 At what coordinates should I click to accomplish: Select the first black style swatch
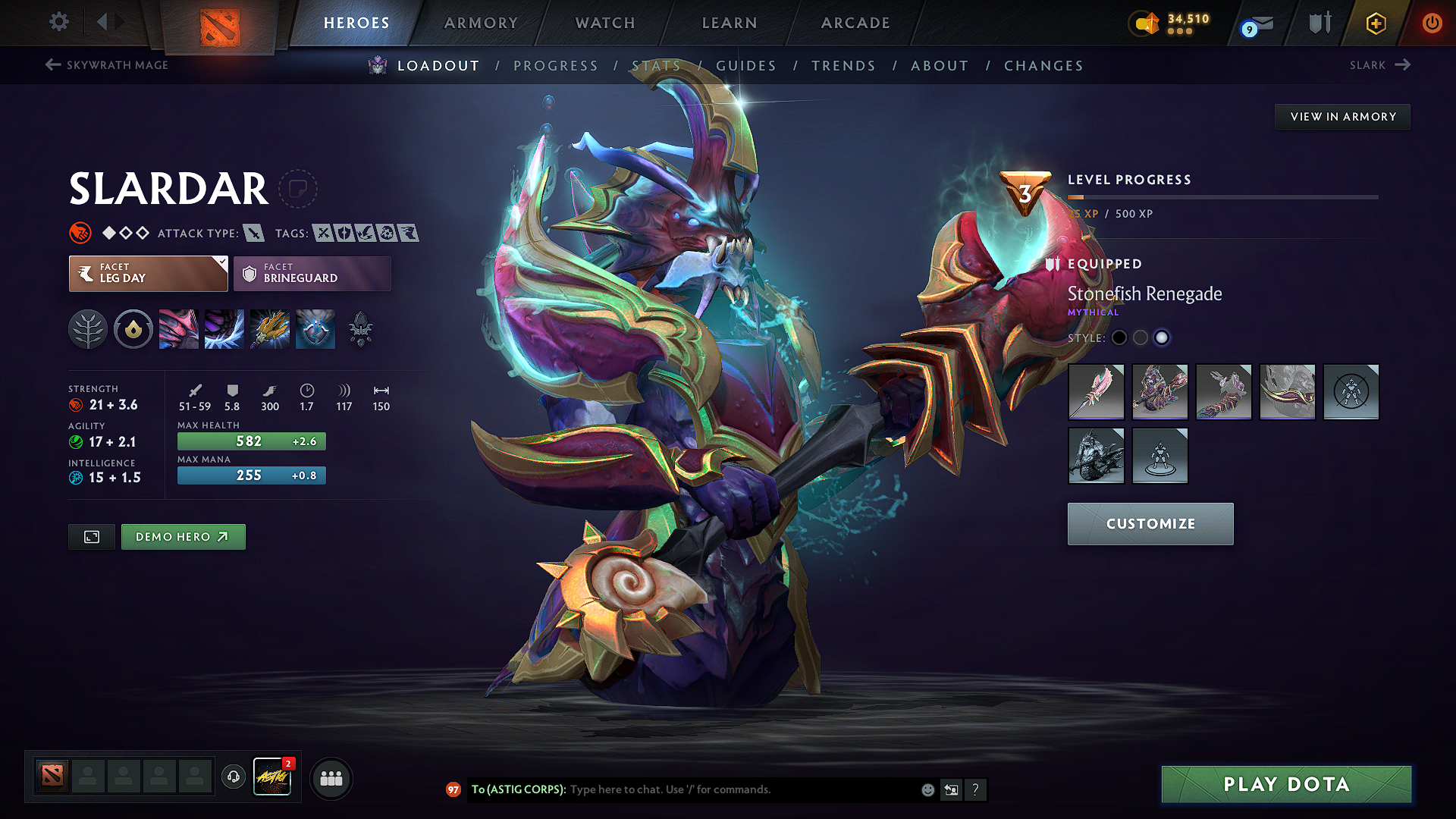click(1119, 338)
